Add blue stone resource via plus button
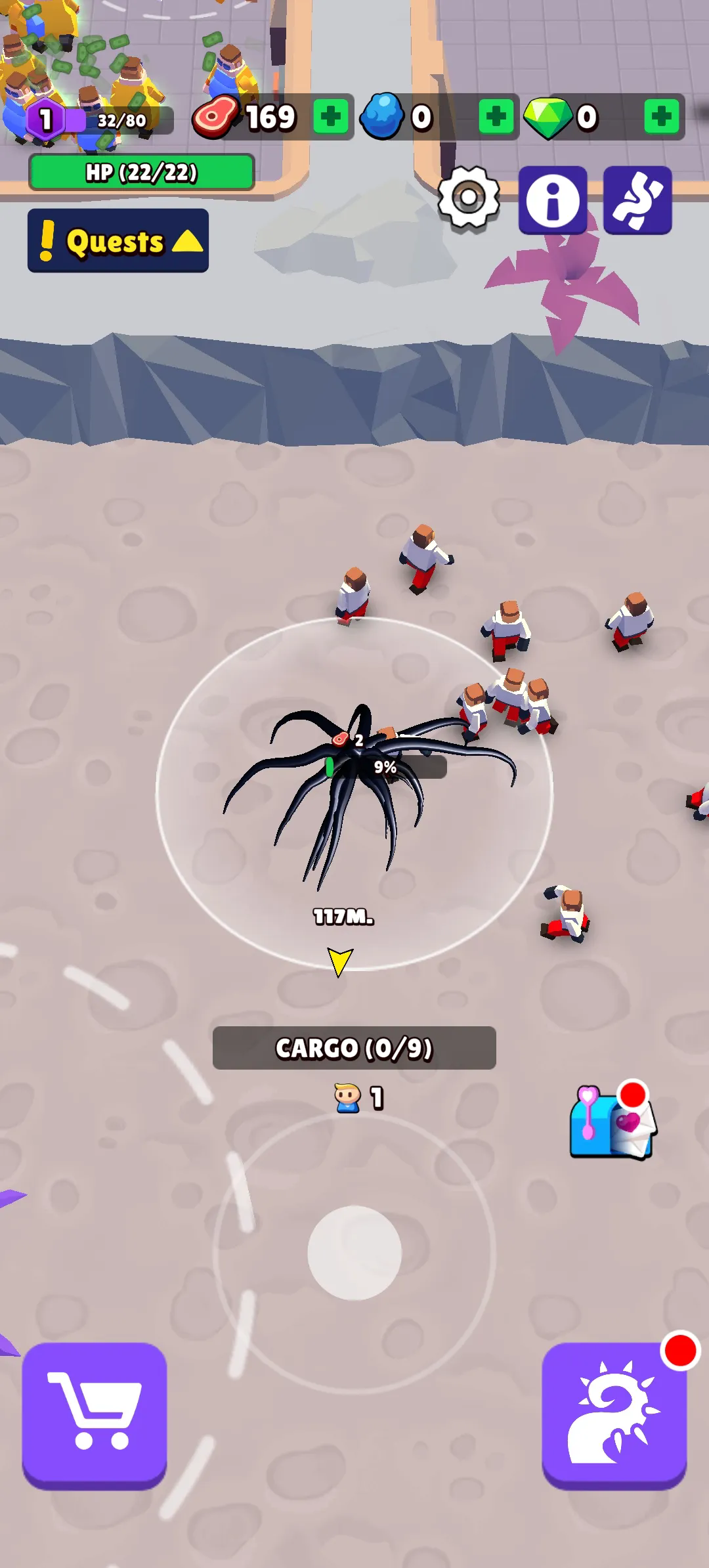Viewport: 709px width, 1568px height. click(496, 117)
